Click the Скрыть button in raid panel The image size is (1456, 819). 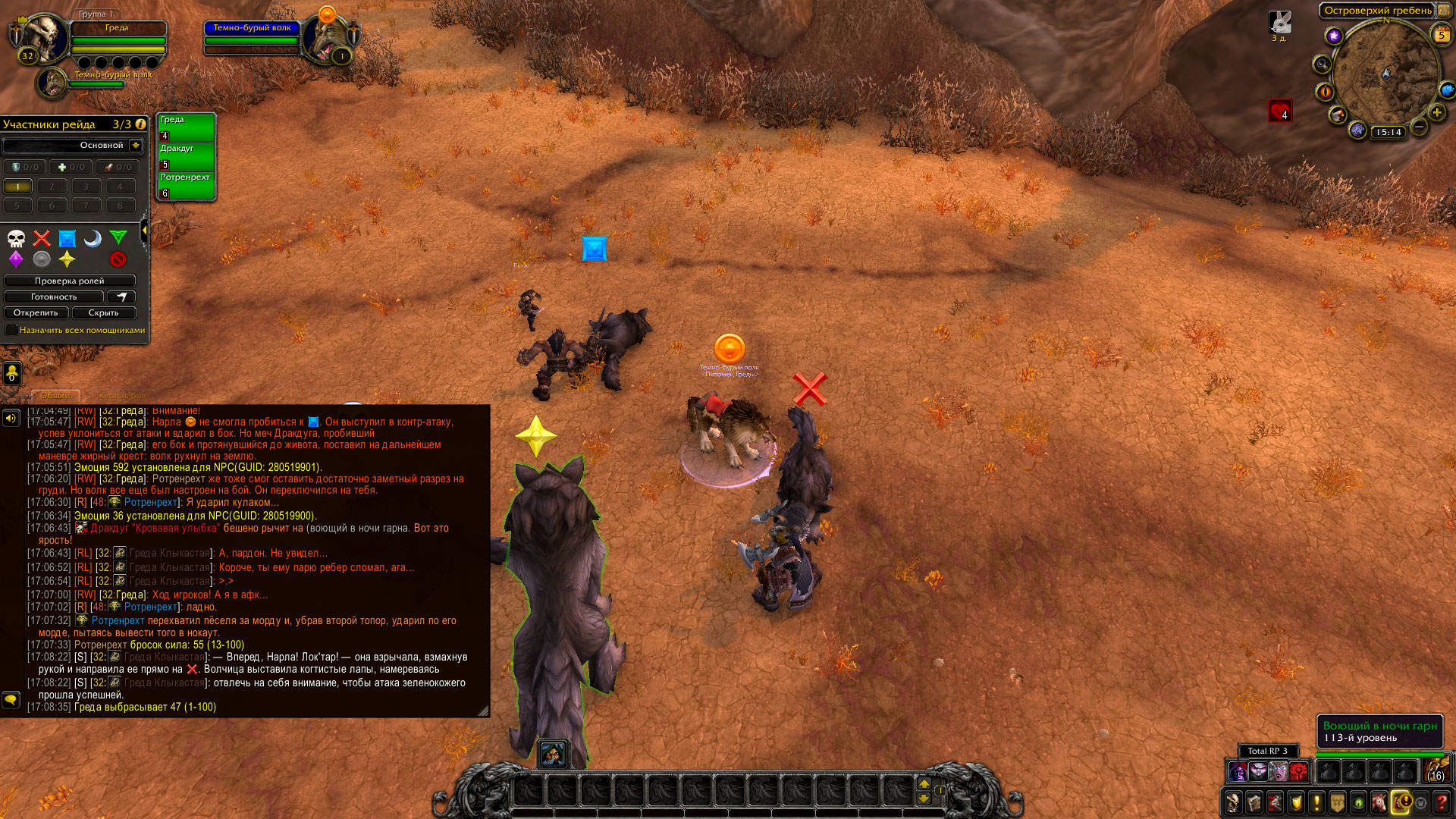(x=103, y=312)
